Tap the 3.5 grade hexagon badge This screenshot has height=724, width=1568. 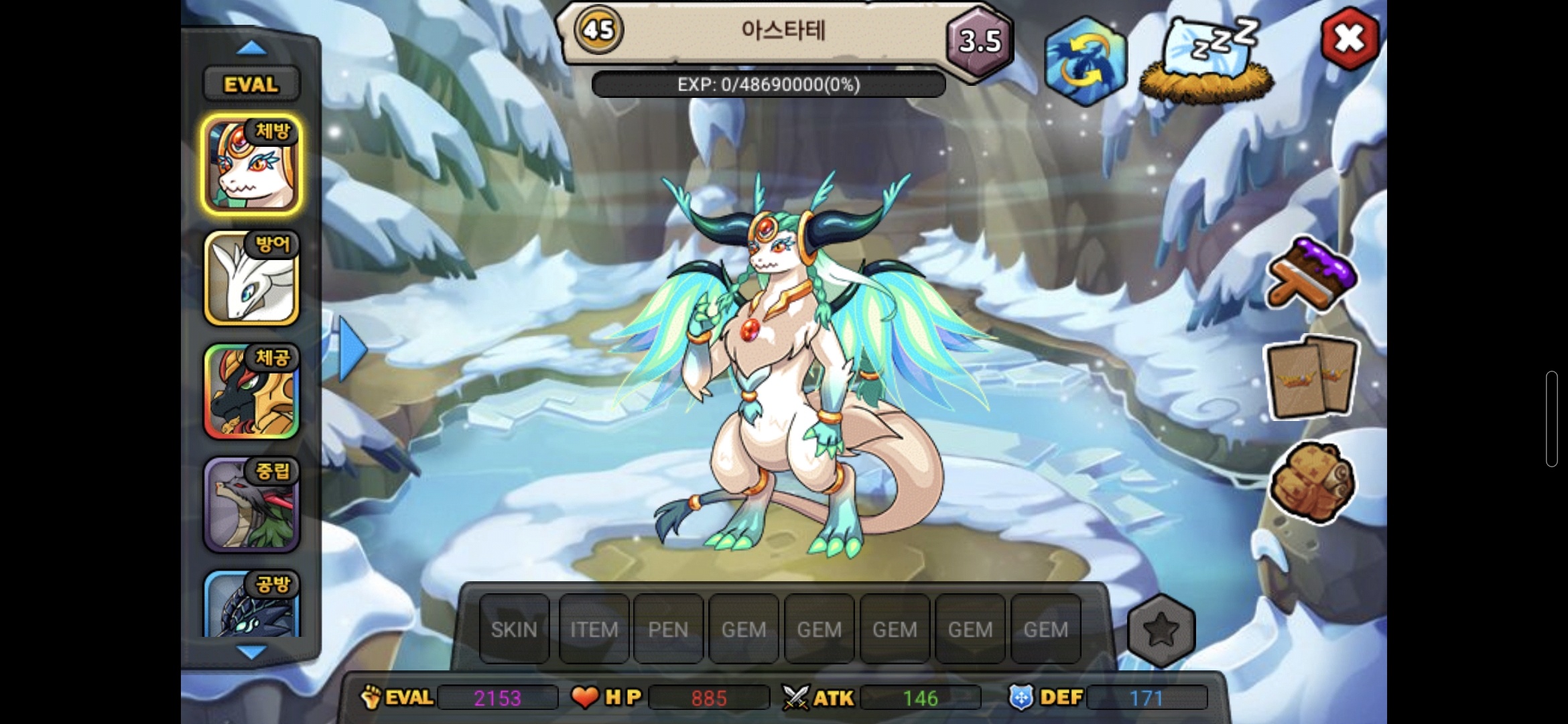coord(979,42)
